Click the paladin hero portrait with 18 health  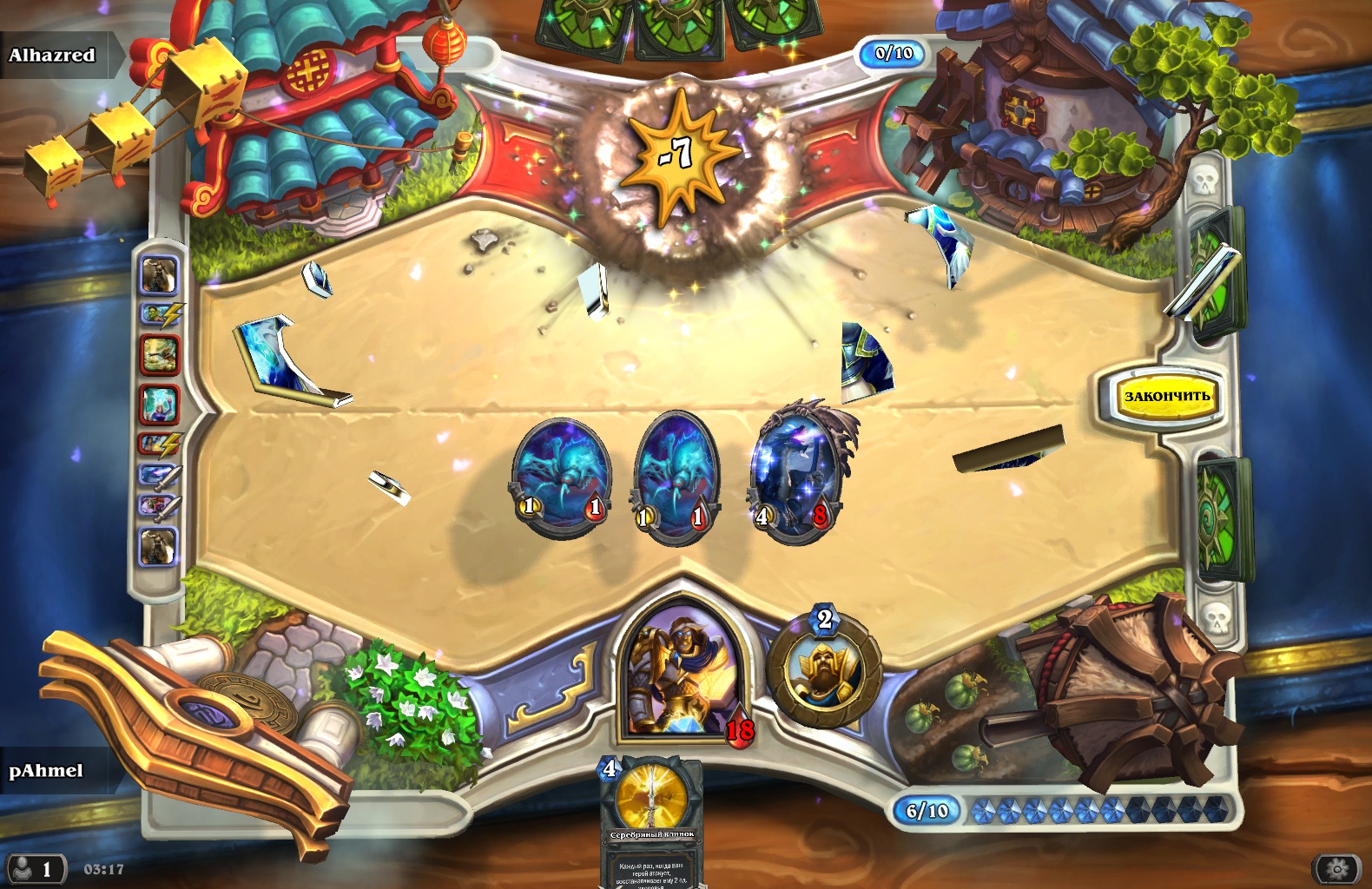point(681,674)
